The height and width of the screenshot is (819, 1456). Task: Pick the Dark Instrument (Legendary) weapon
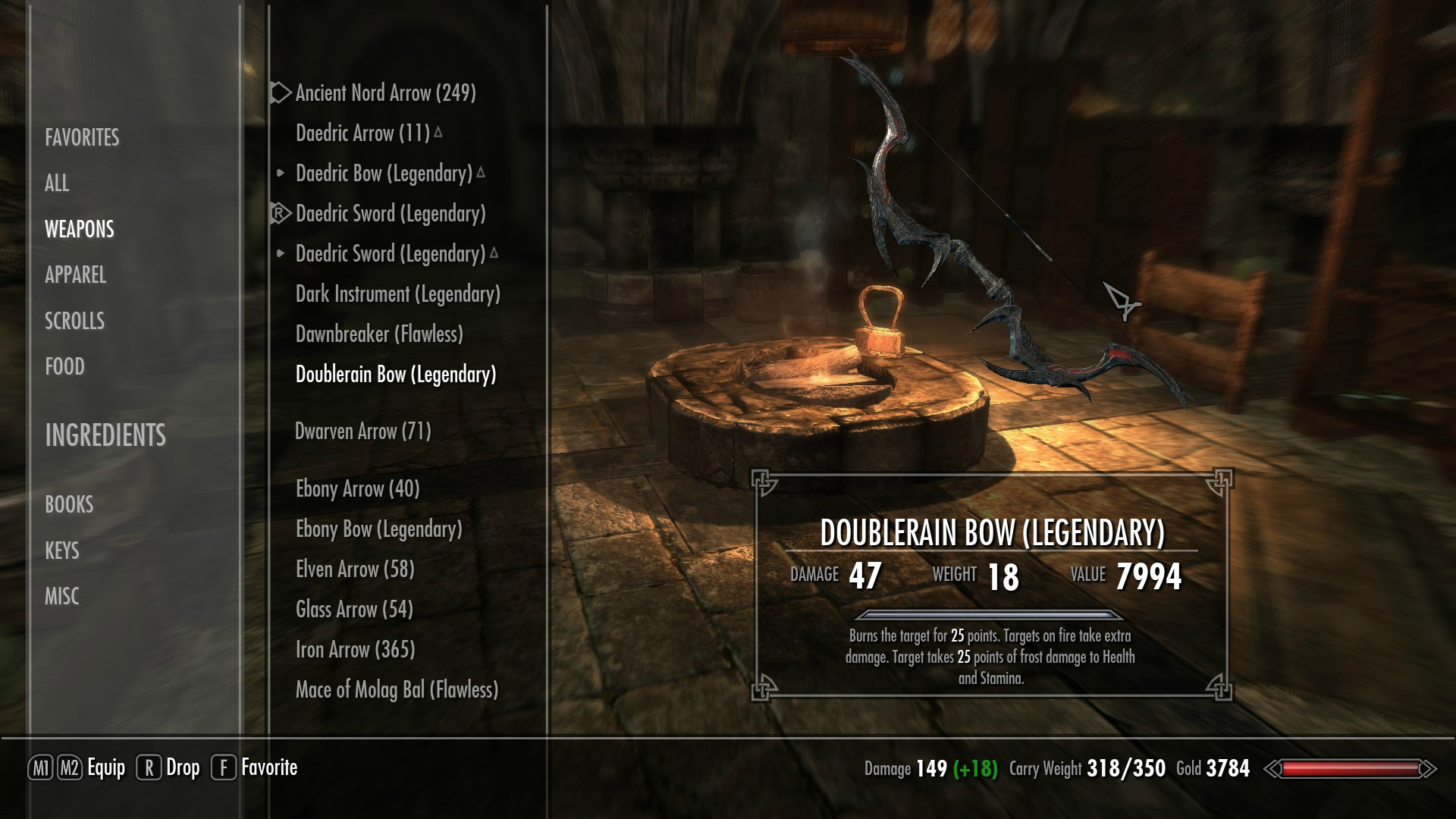(397, 294)
